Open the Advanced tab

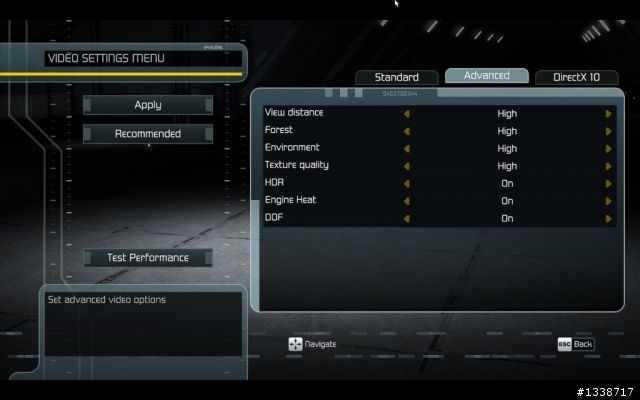[x=487, y=76]
